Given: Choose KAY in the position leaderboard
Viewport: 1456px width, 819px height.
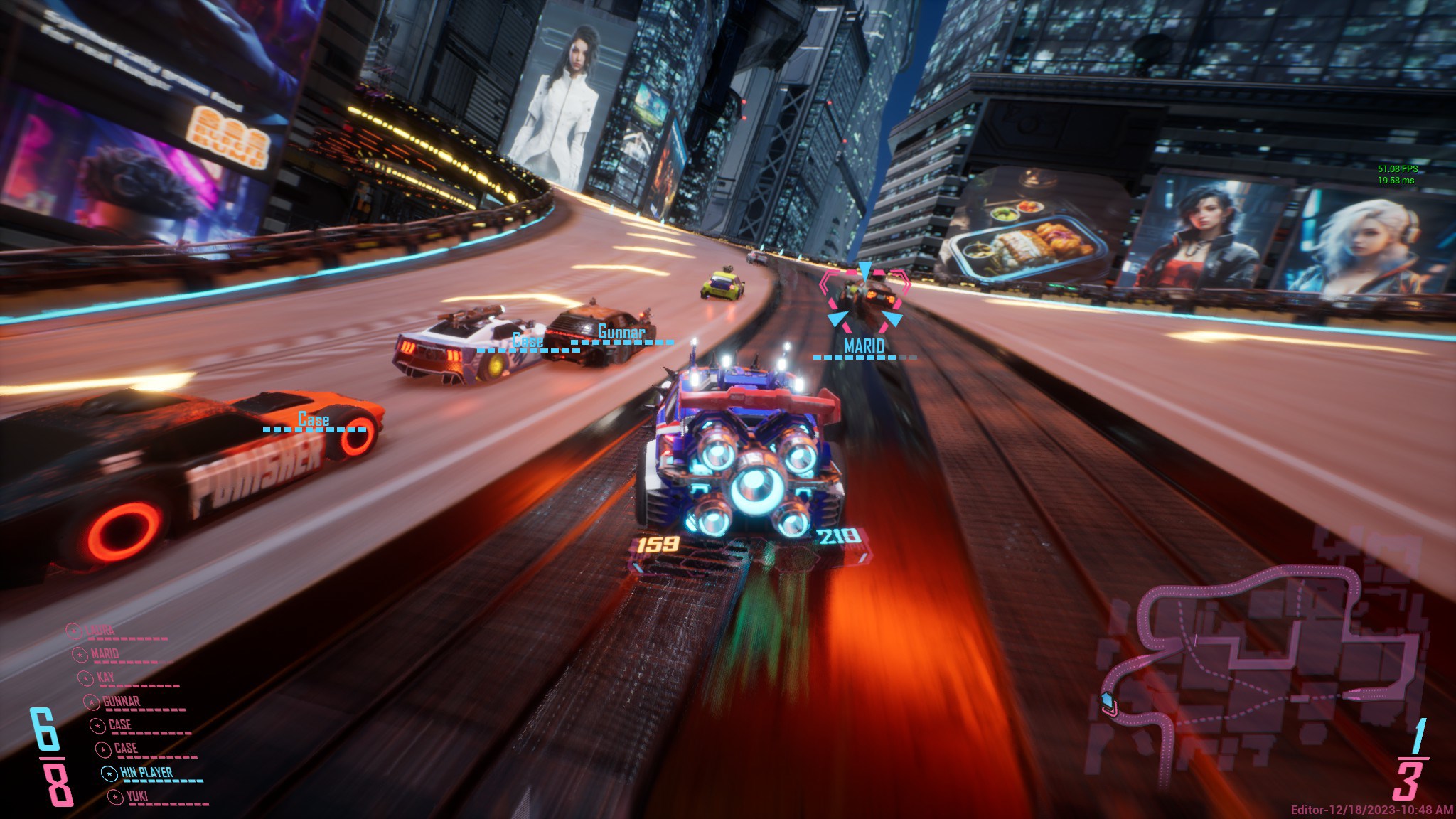Looking at the screenshot, I should pyautogui.click(x=105, y=678).
